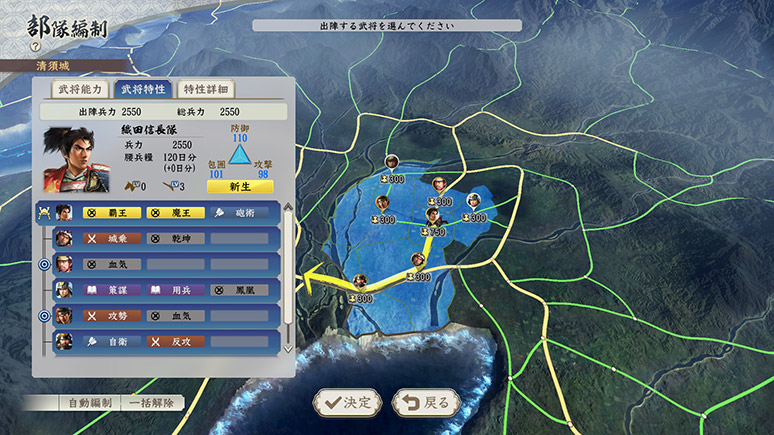This screenshot has height=435, width=774.
Task: Open the help question mark icon
Action: click(x=35, y=46)
